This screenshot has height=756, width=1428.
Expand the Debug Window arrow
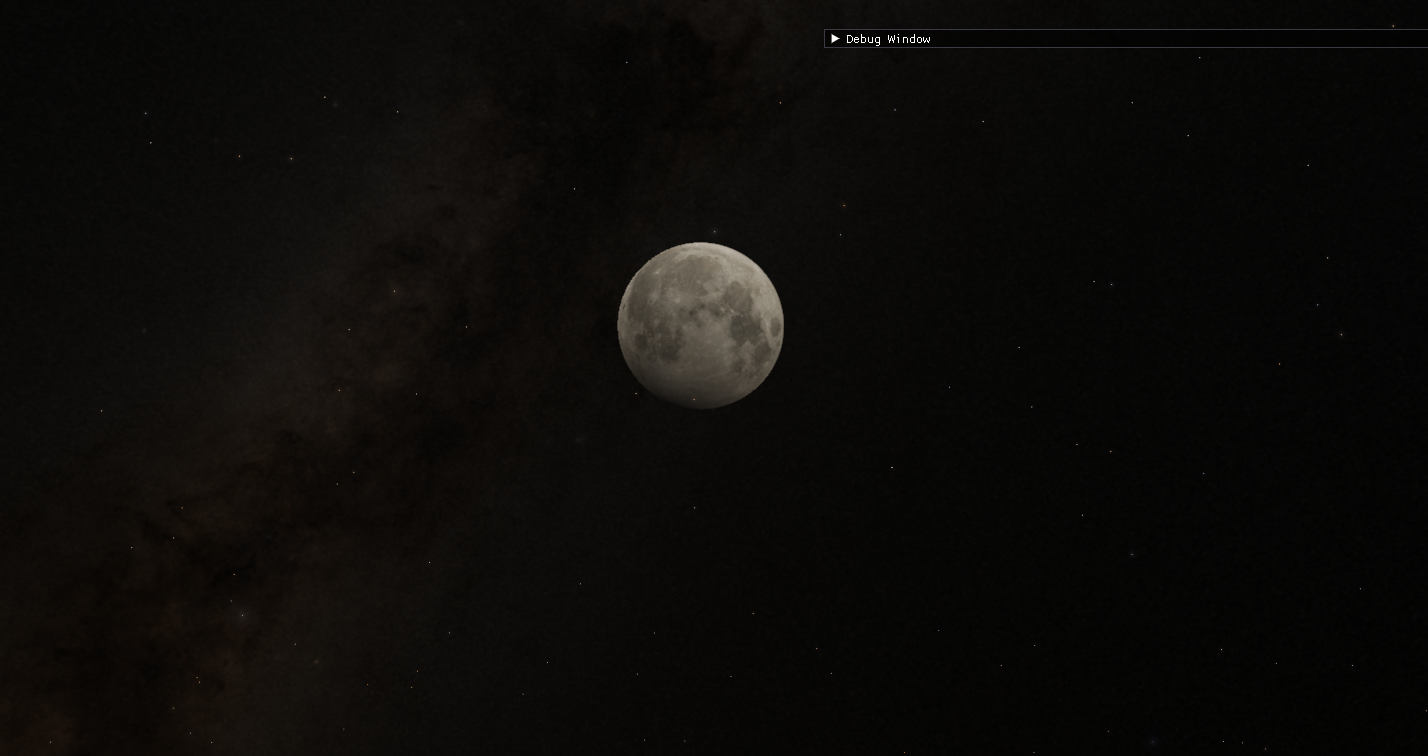(x=835, y=39)
